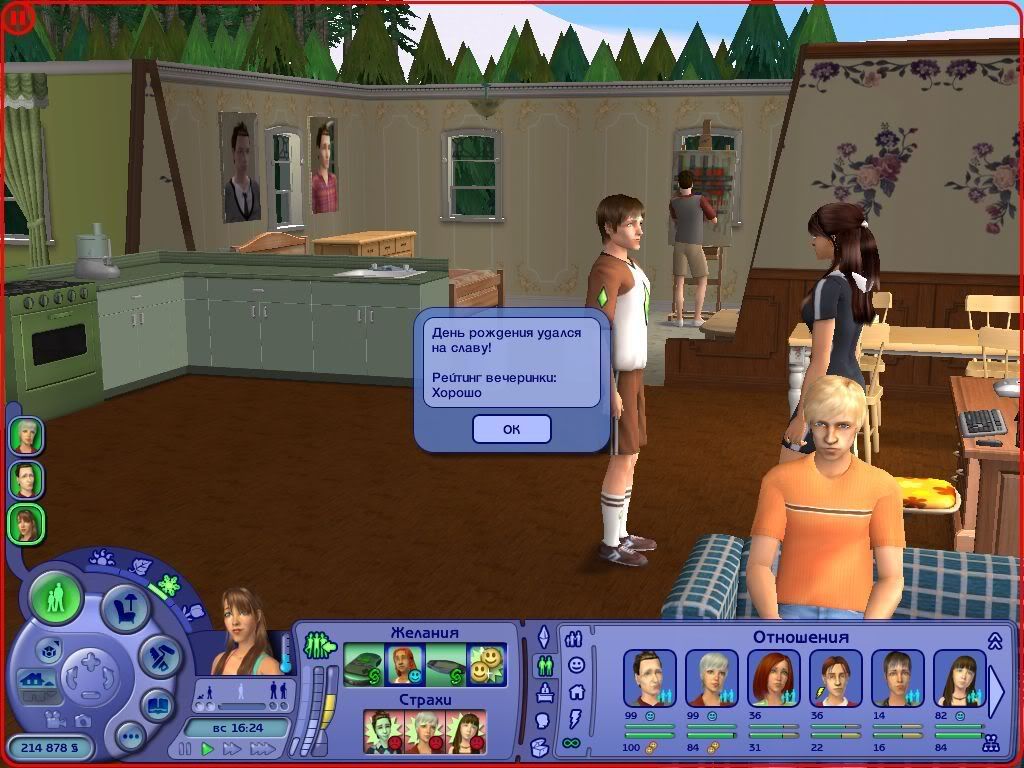Select the double smiley faces want slot
Image resolution: width=1024 pixels, height=768 pixels.
pyautogui.click(x=487, y=665)
